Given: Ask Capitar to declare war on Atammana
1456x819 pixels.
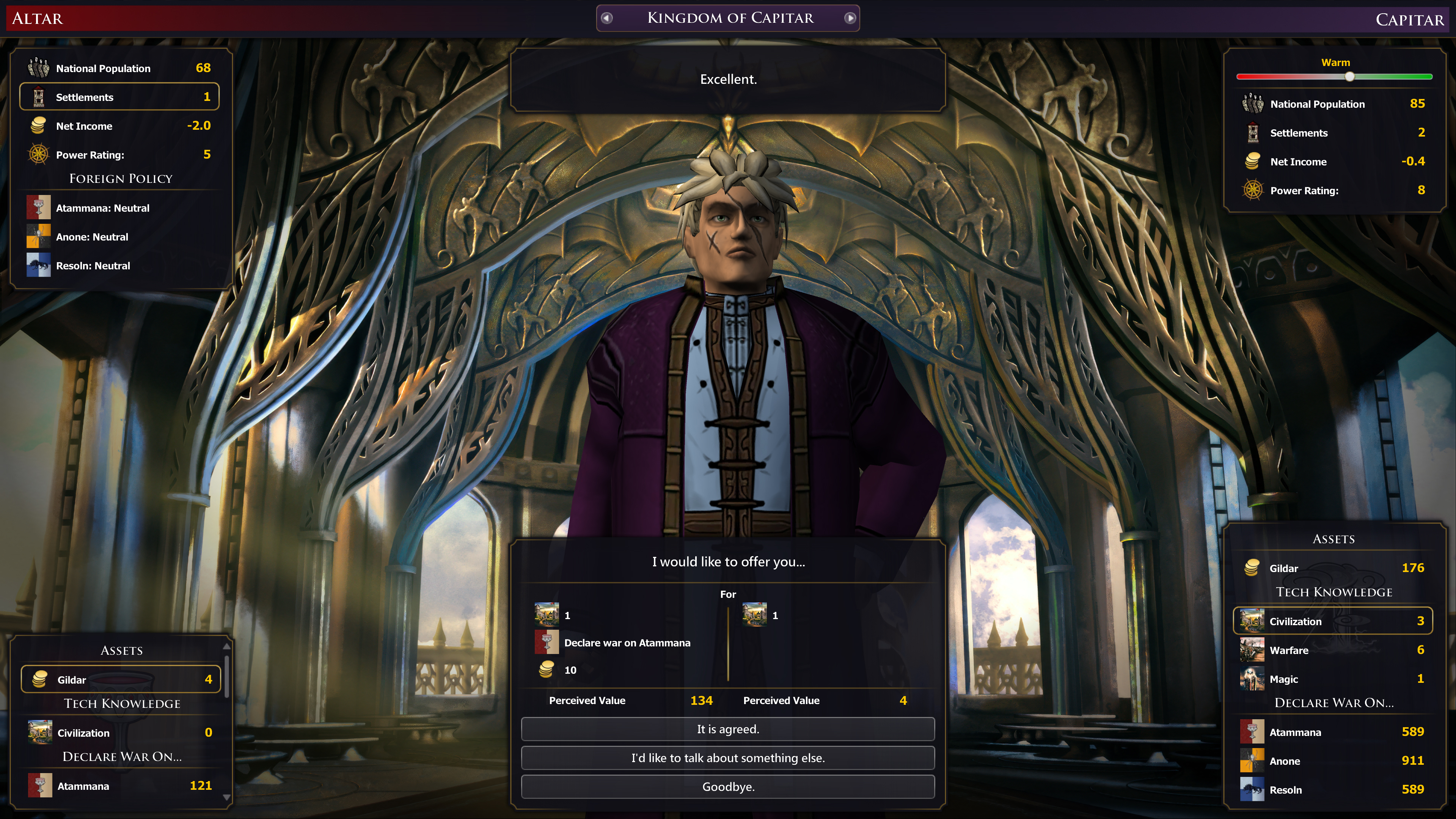Looking at the screenshot, I should [1333, 732].
